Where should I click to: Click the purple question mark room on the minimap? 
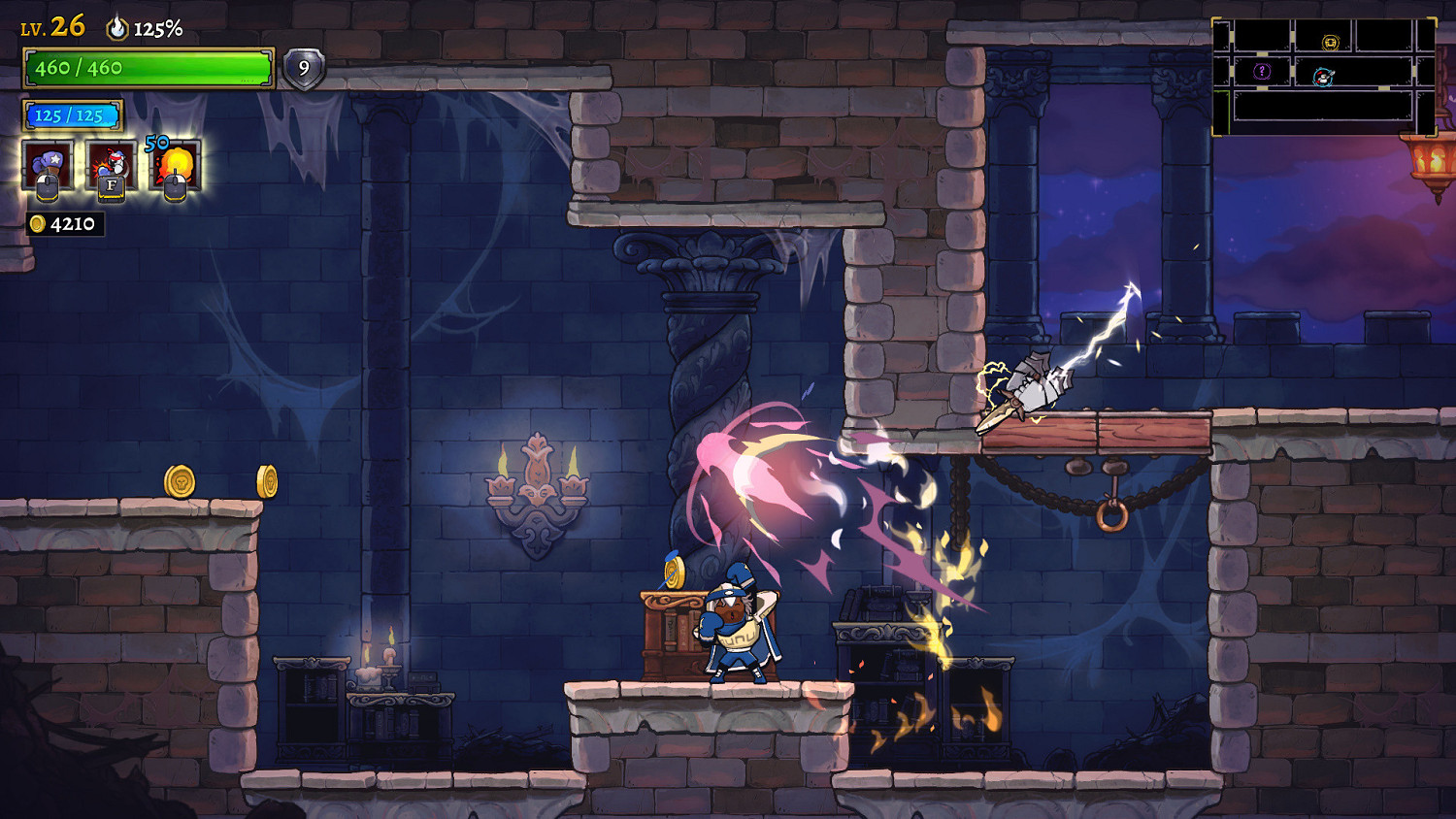coord(1262,71)
